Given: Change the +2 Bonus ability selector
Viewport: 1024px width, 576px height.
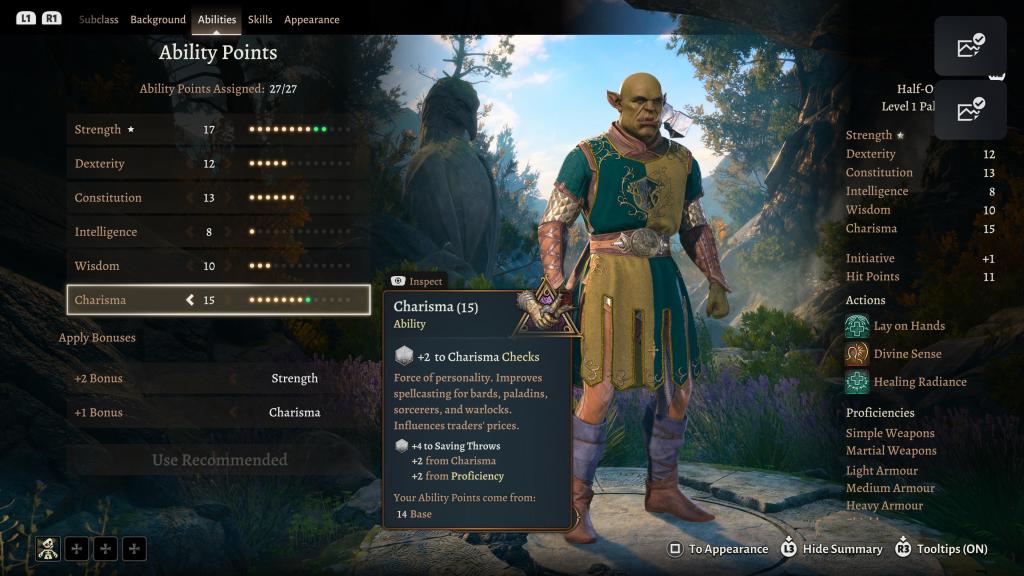Looking at the screenshot, I should (294, 379).
